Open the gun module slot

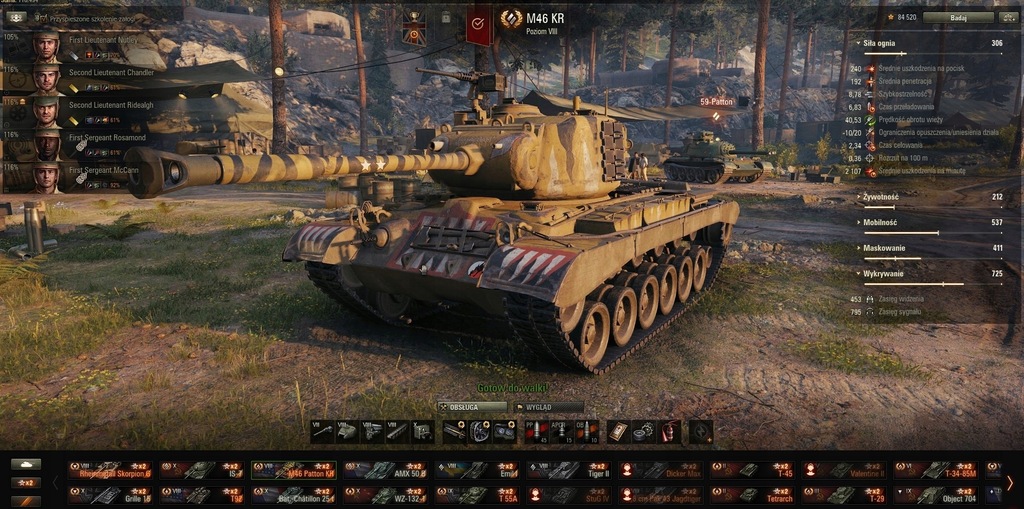tap(322, 431)
